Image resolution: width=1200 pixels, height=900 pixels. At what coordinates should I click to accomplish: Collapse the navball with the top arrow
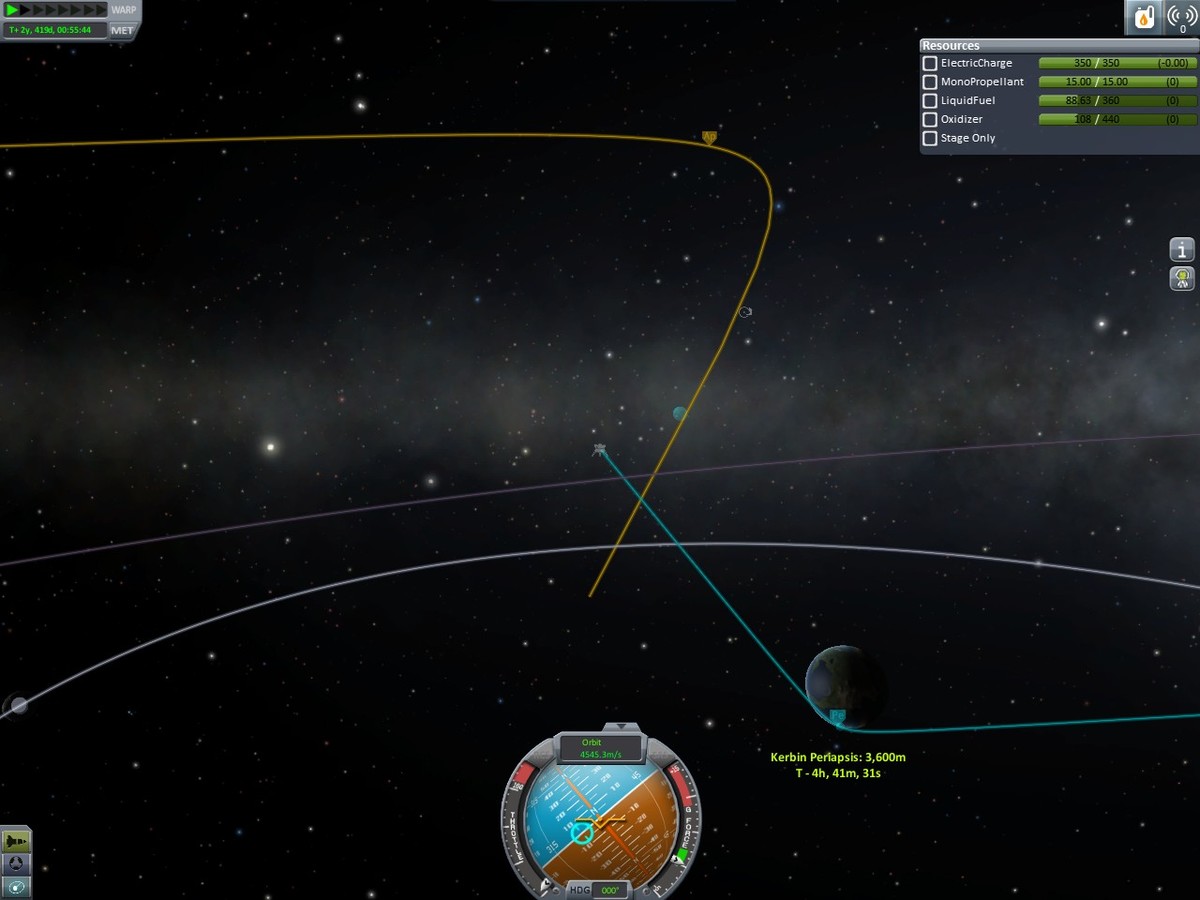coord(620,727)
